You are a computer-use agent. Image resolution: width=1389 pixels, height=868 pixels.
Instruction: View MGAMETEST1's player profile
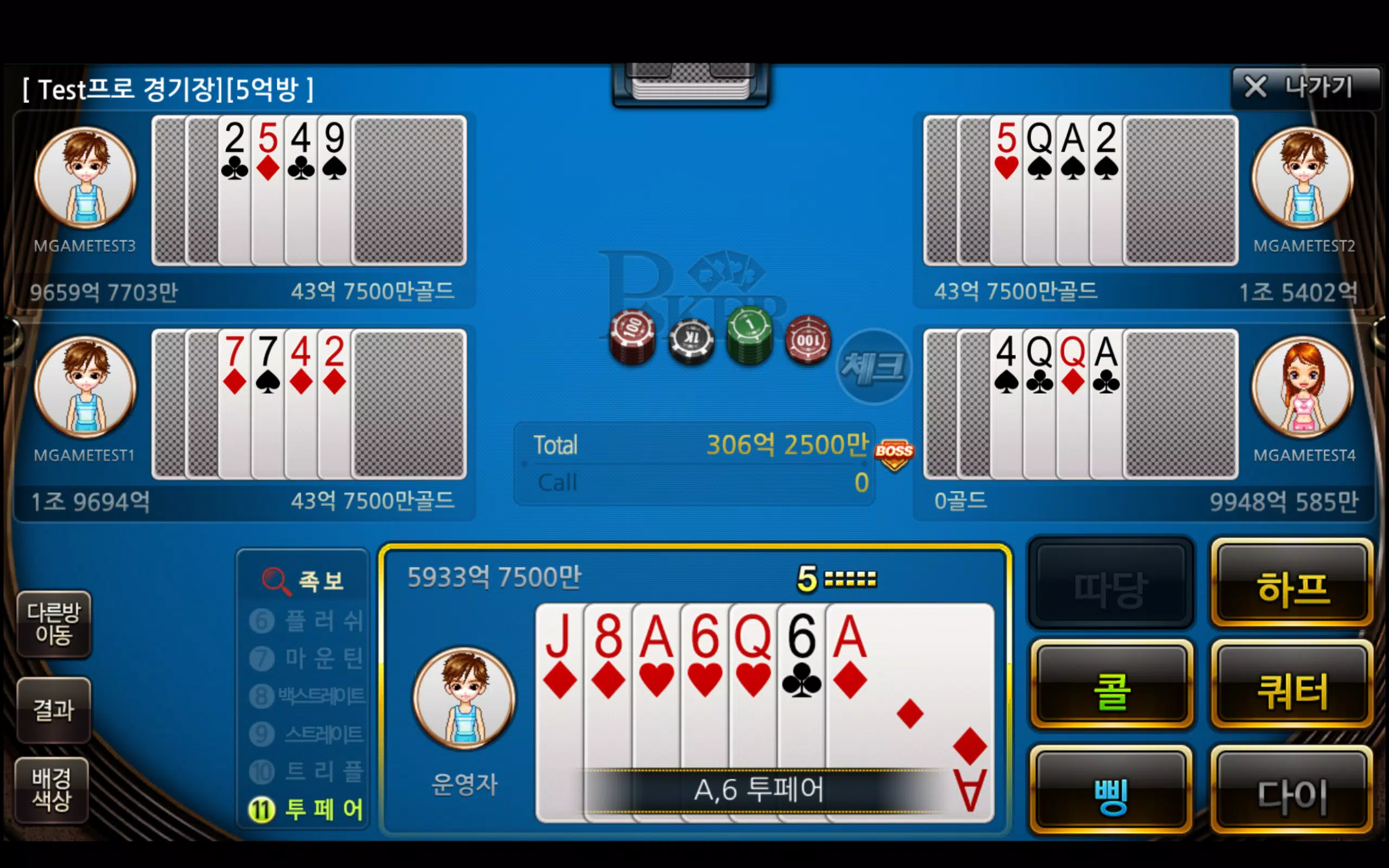[x=85, y=387]
